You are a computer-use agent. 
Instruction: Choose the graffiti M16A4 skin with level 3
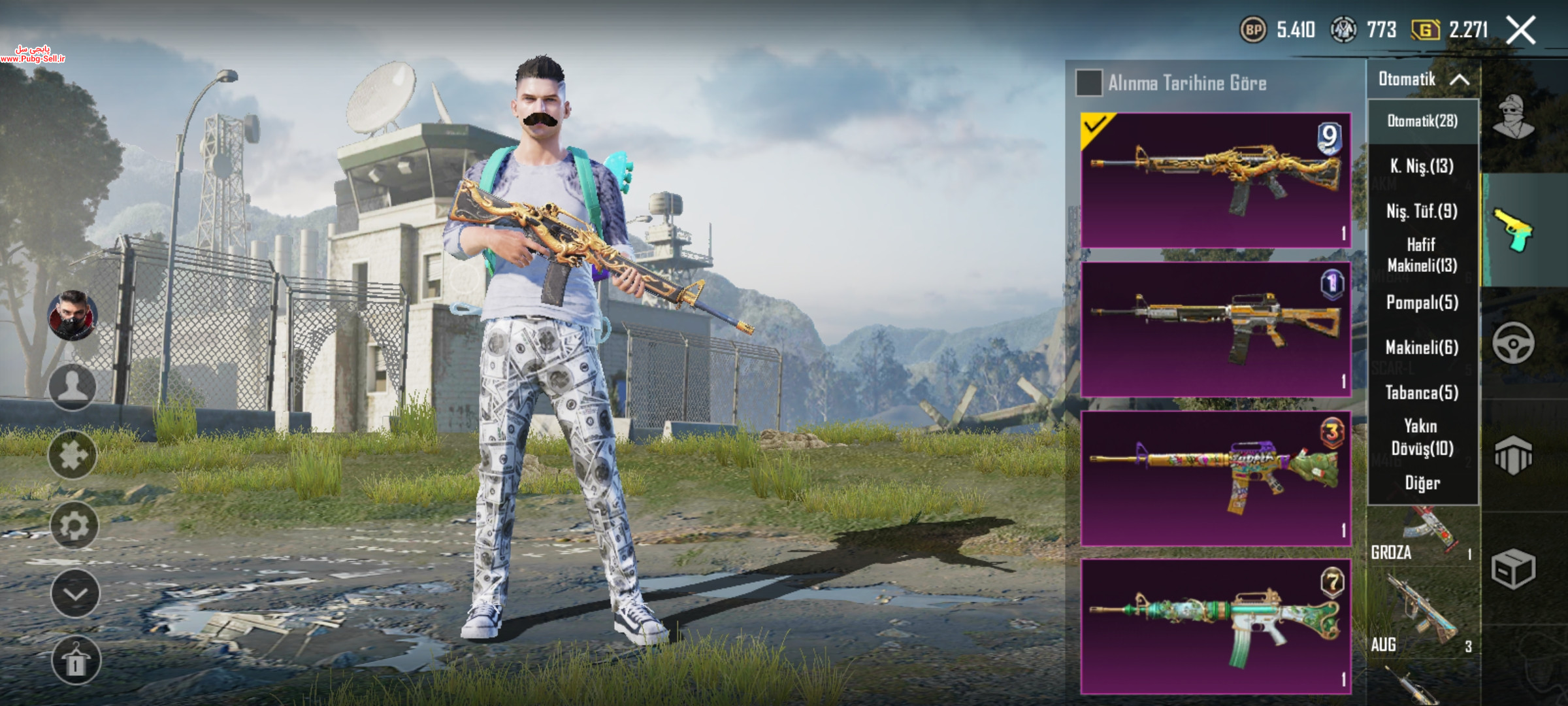click(x=1215, y=479)
